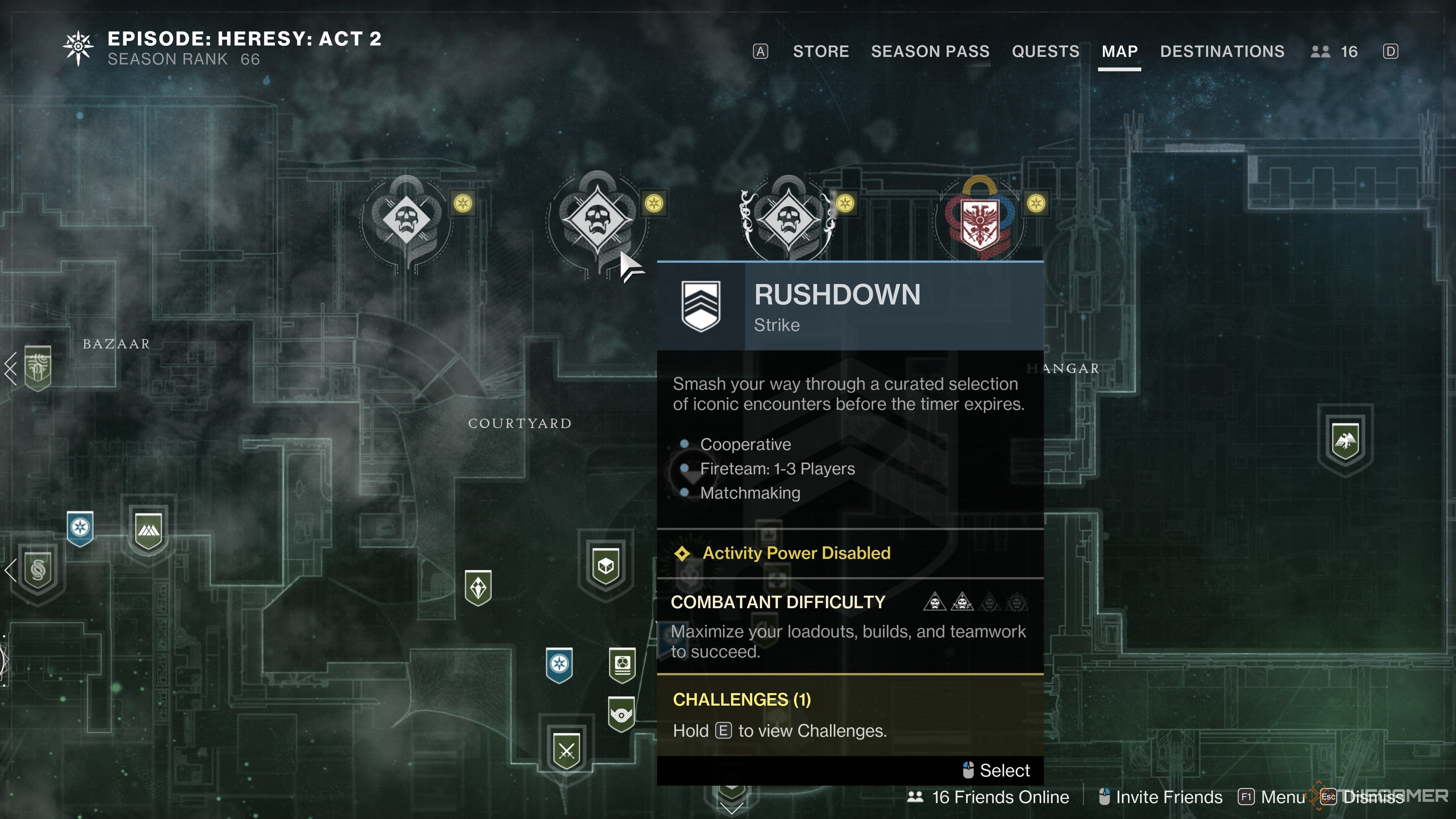This screenshot has width=1456, height=819.
Task: Select the crossed swords Crucible marker
Action: pyautogui.click(x=566, y=750)
